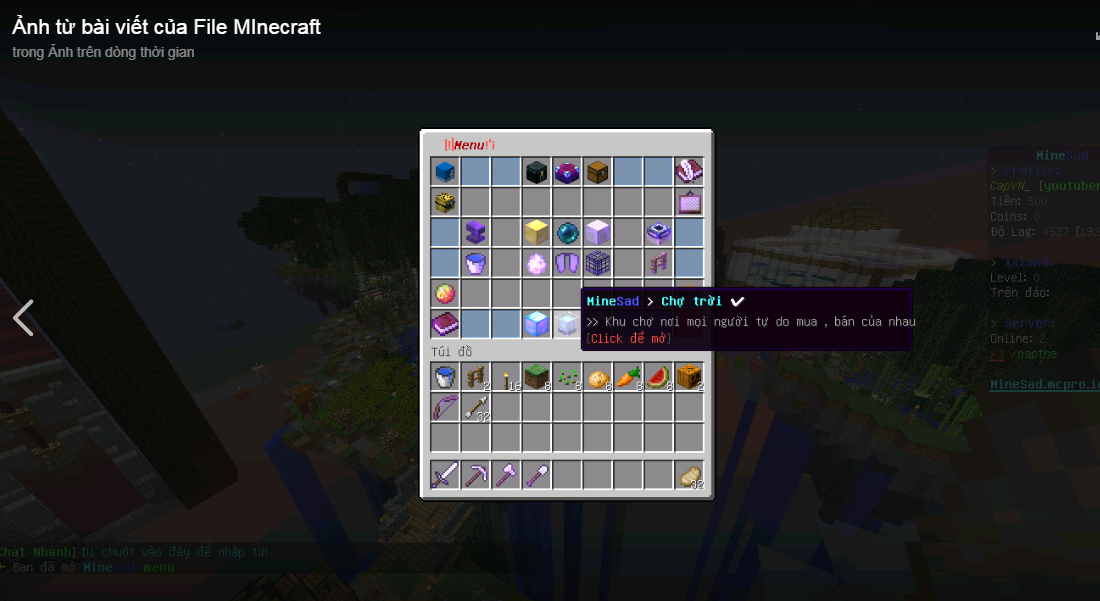Select the arrow stack of 32
1100x601 pixels.
click(476, 407)
